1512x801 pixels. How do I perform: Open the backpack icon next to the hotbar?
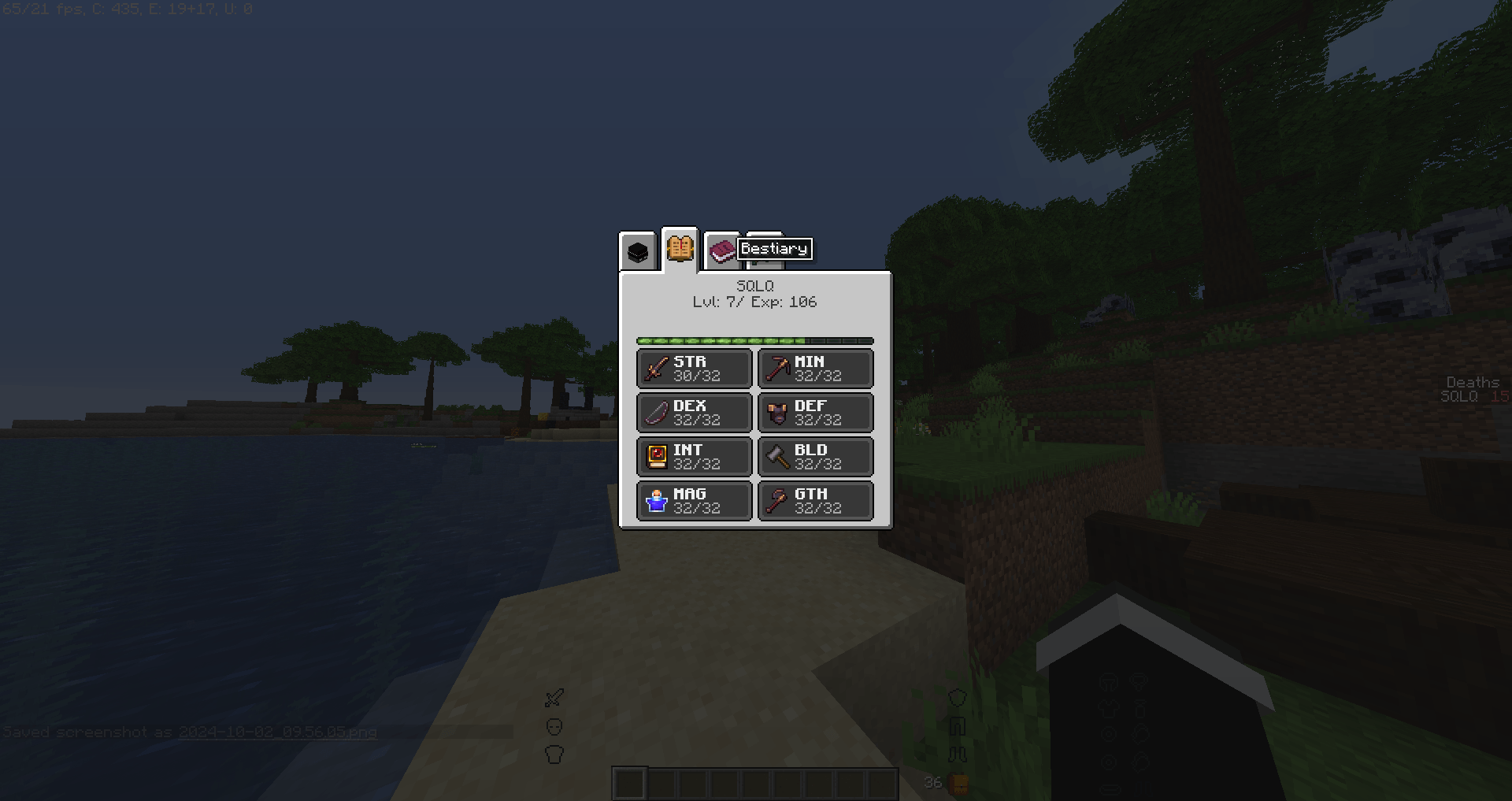[958, 782]
